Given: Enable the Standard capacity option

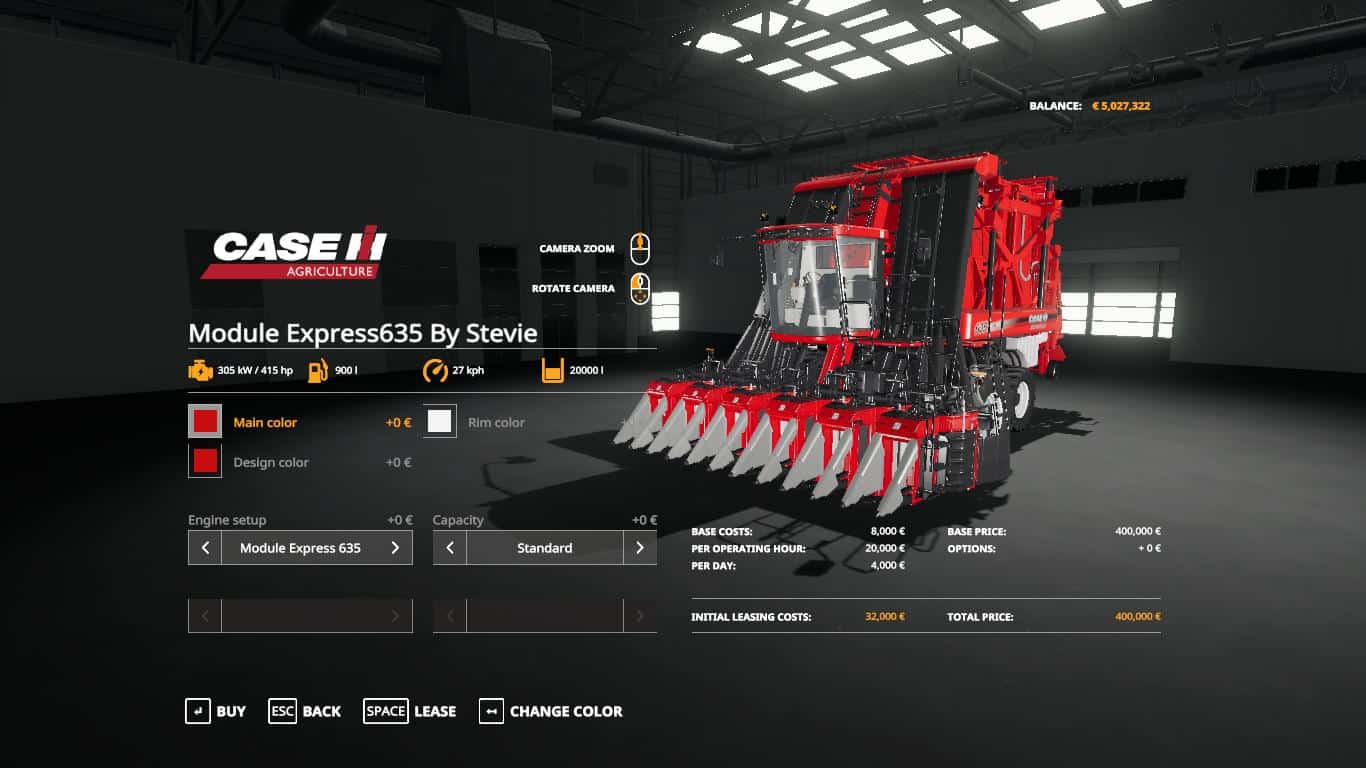Looking at the screenshot, I should pyautogui.click(x=545, y=547).
